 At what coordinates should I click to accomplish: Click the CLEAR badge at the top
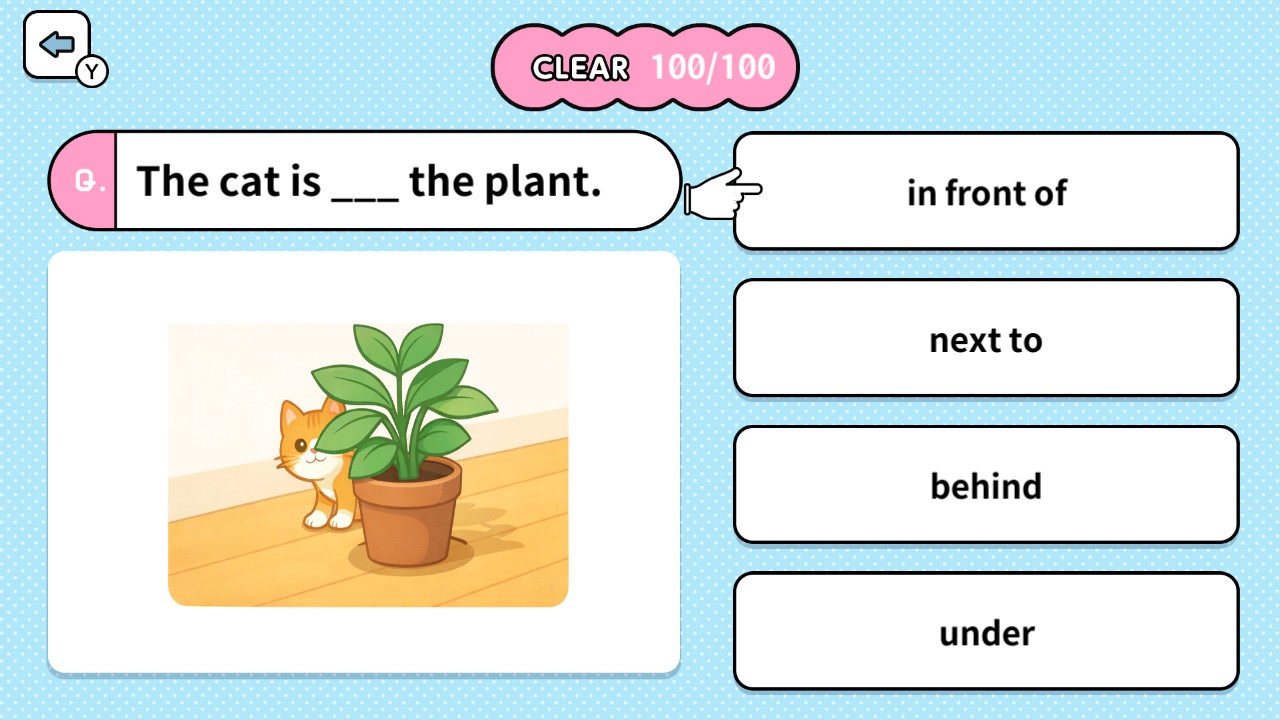tap(580, 67)
